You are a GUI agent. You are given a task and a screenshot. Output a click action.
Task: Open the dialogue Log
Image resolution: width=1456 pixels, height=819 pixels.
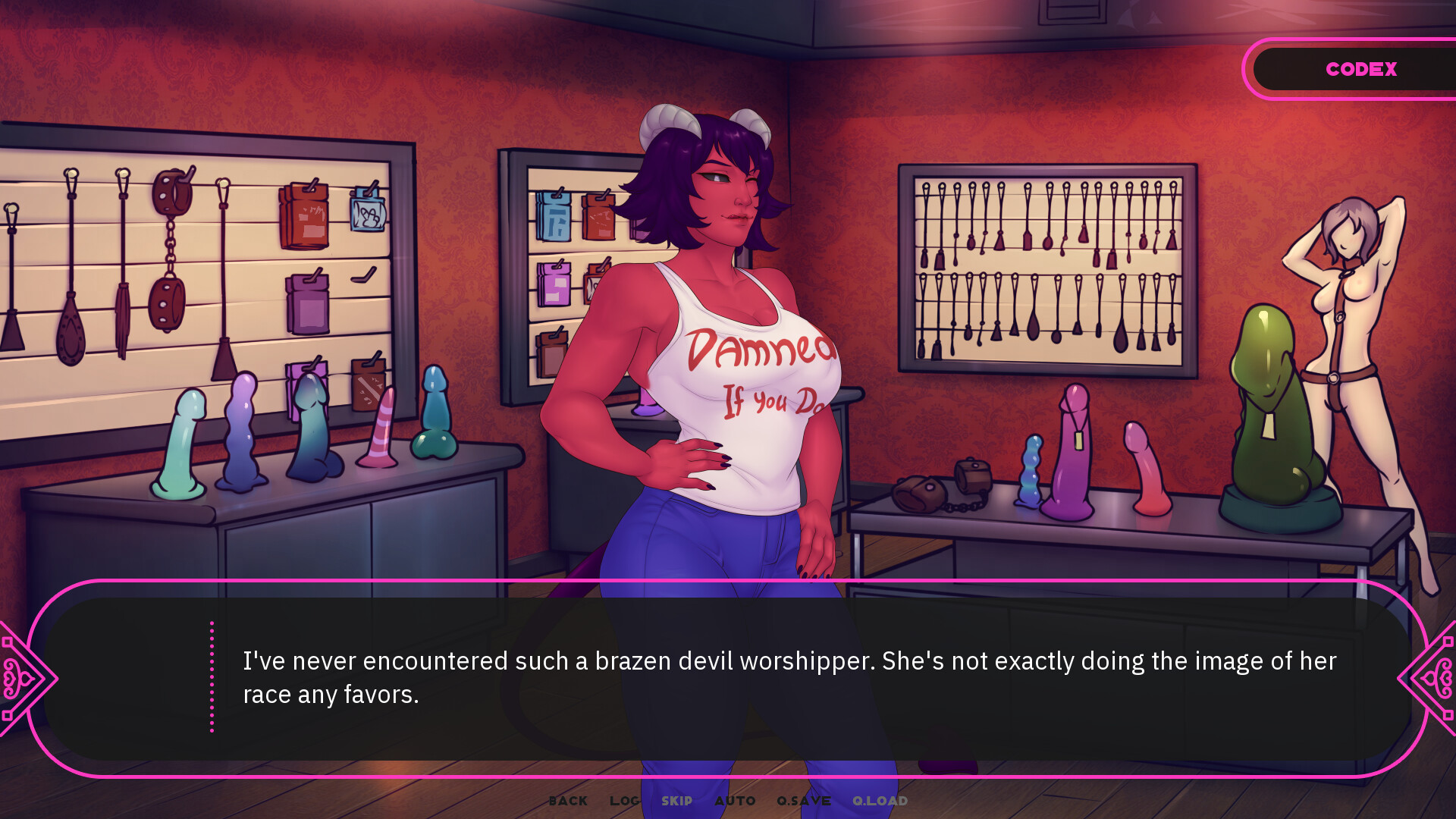624,801
